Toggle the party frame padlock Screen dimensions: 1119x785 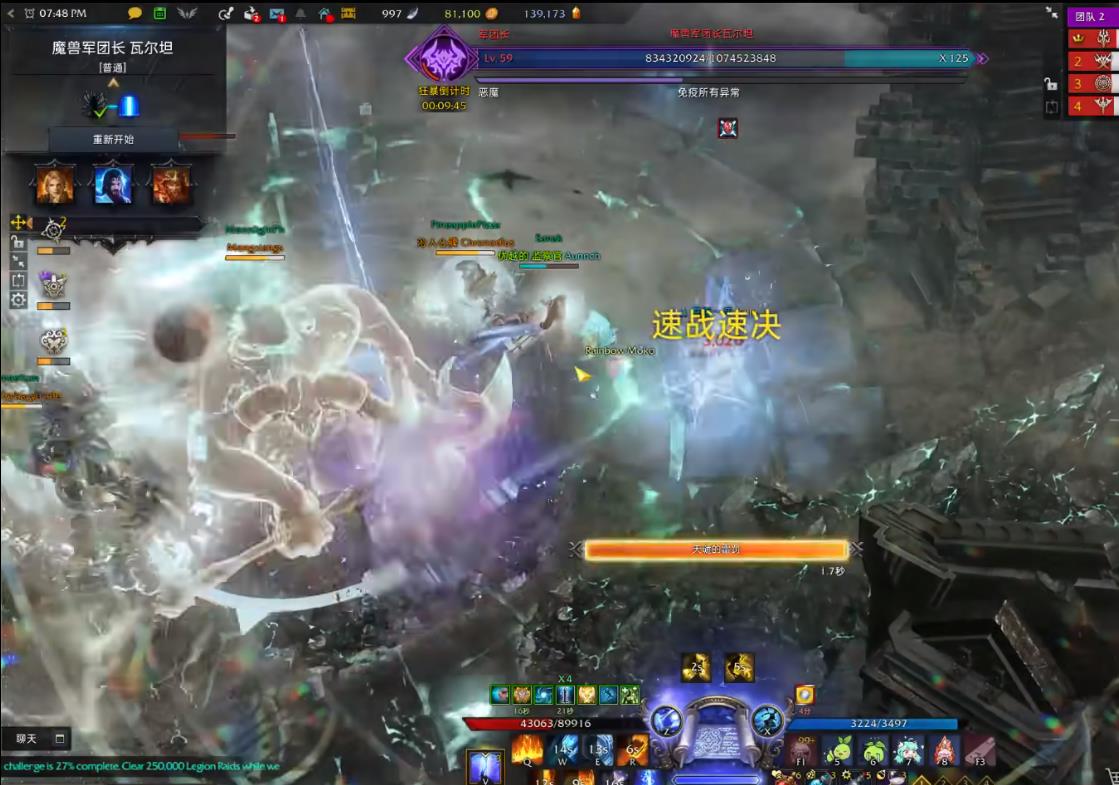point(18,242)
